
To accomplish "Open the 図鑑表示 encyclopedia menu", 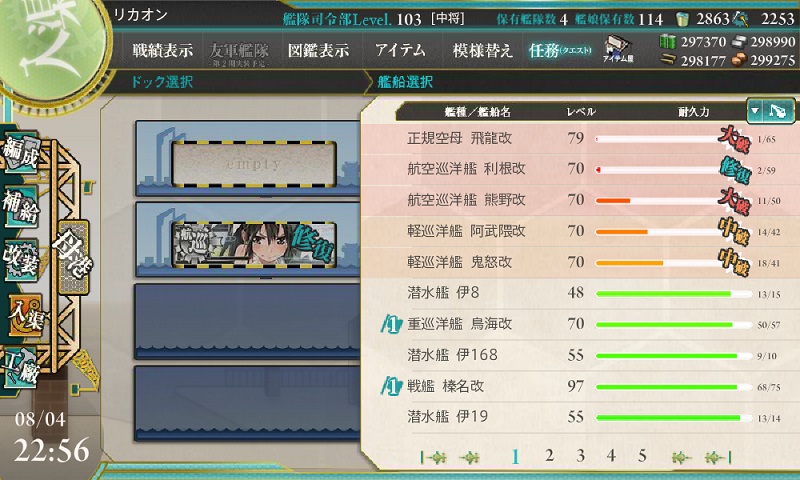I will [x=319, y=50].
